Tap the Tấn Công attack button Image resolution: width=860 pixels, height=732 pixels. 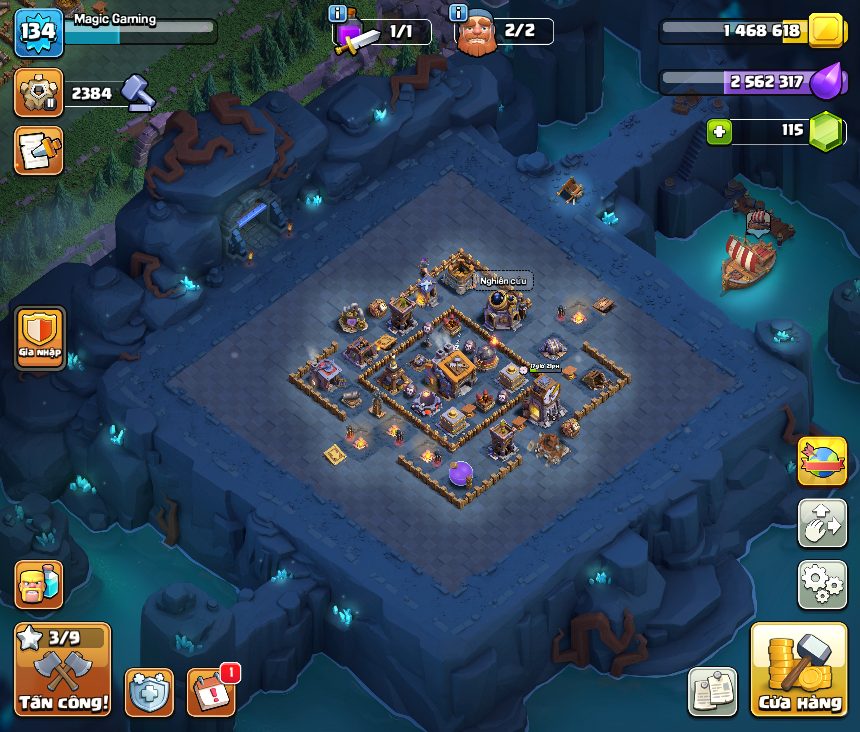click(x=63, y=669)
